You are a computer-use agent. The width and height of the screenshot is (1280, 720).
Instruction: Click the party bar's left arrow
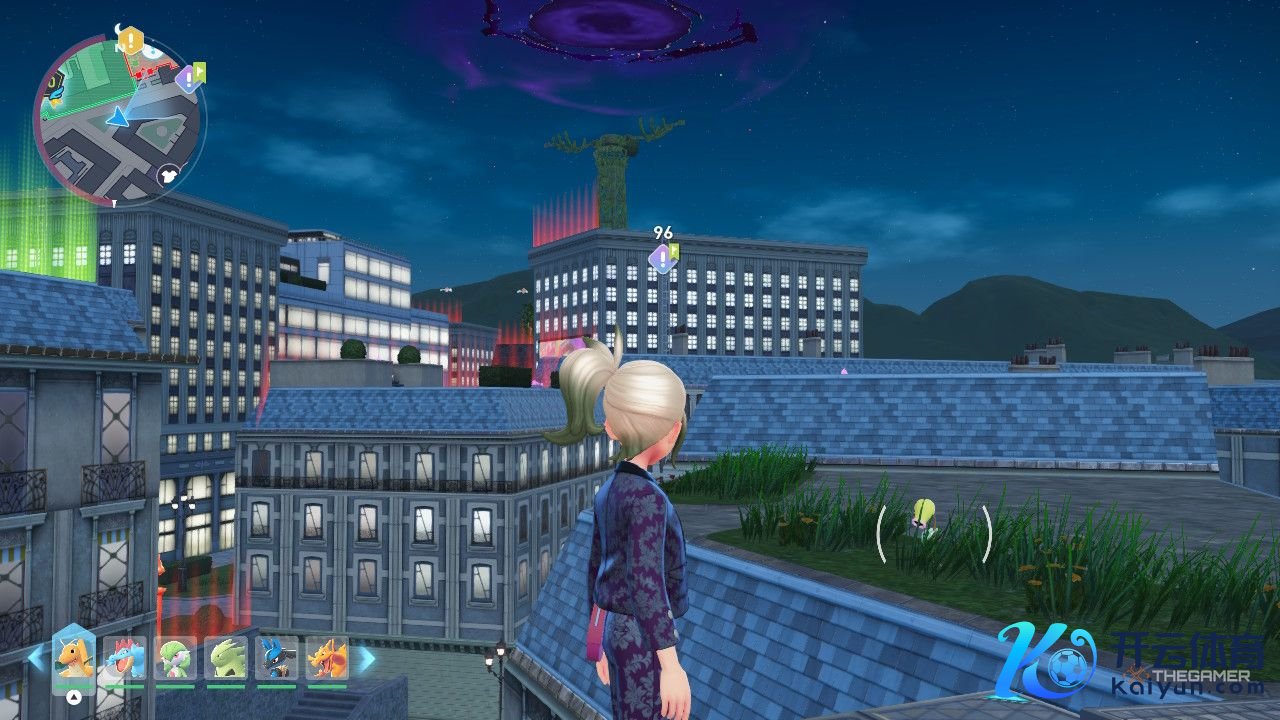coord(36,658)
